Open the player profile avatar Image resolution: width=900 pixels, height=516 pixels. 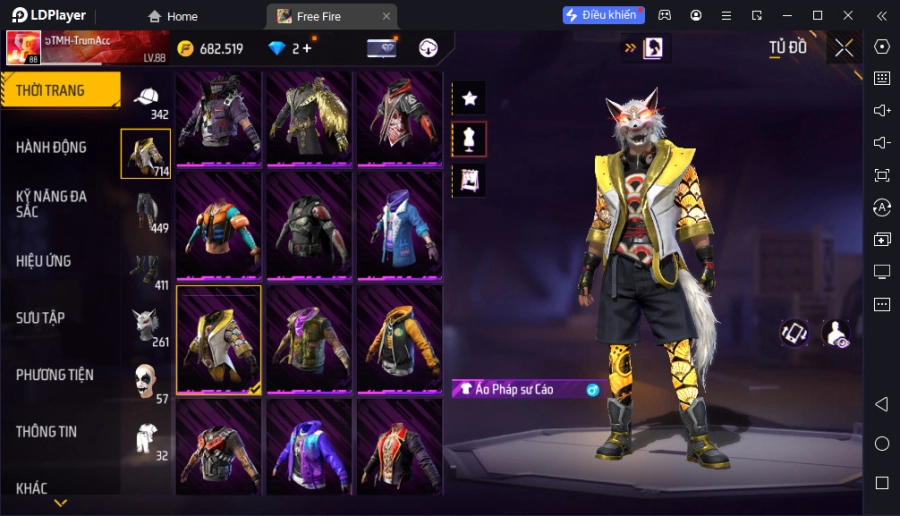pos(23,47)
